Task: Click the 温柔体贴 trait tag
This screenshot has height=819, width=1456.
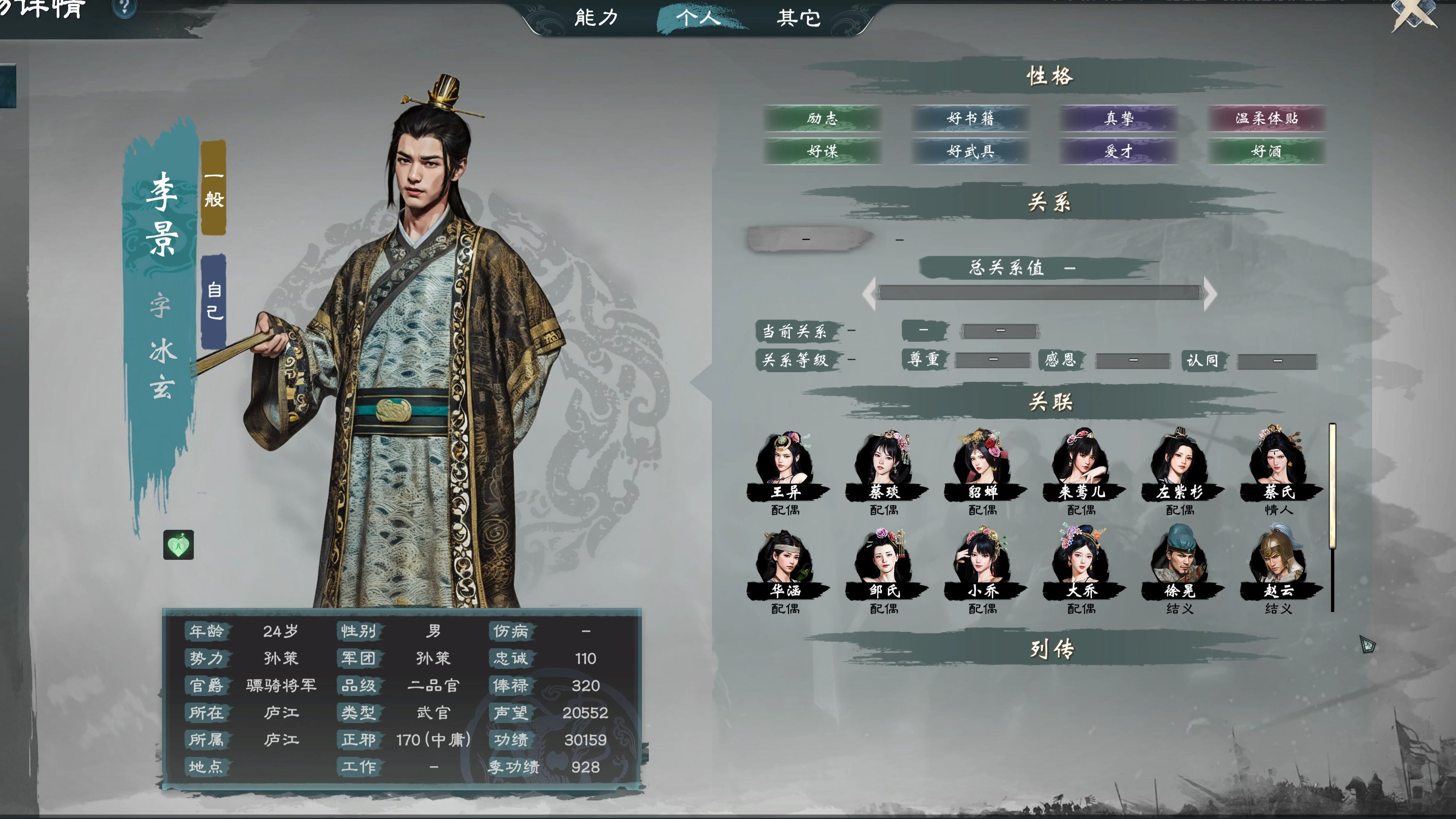Action: point(1266,118)
